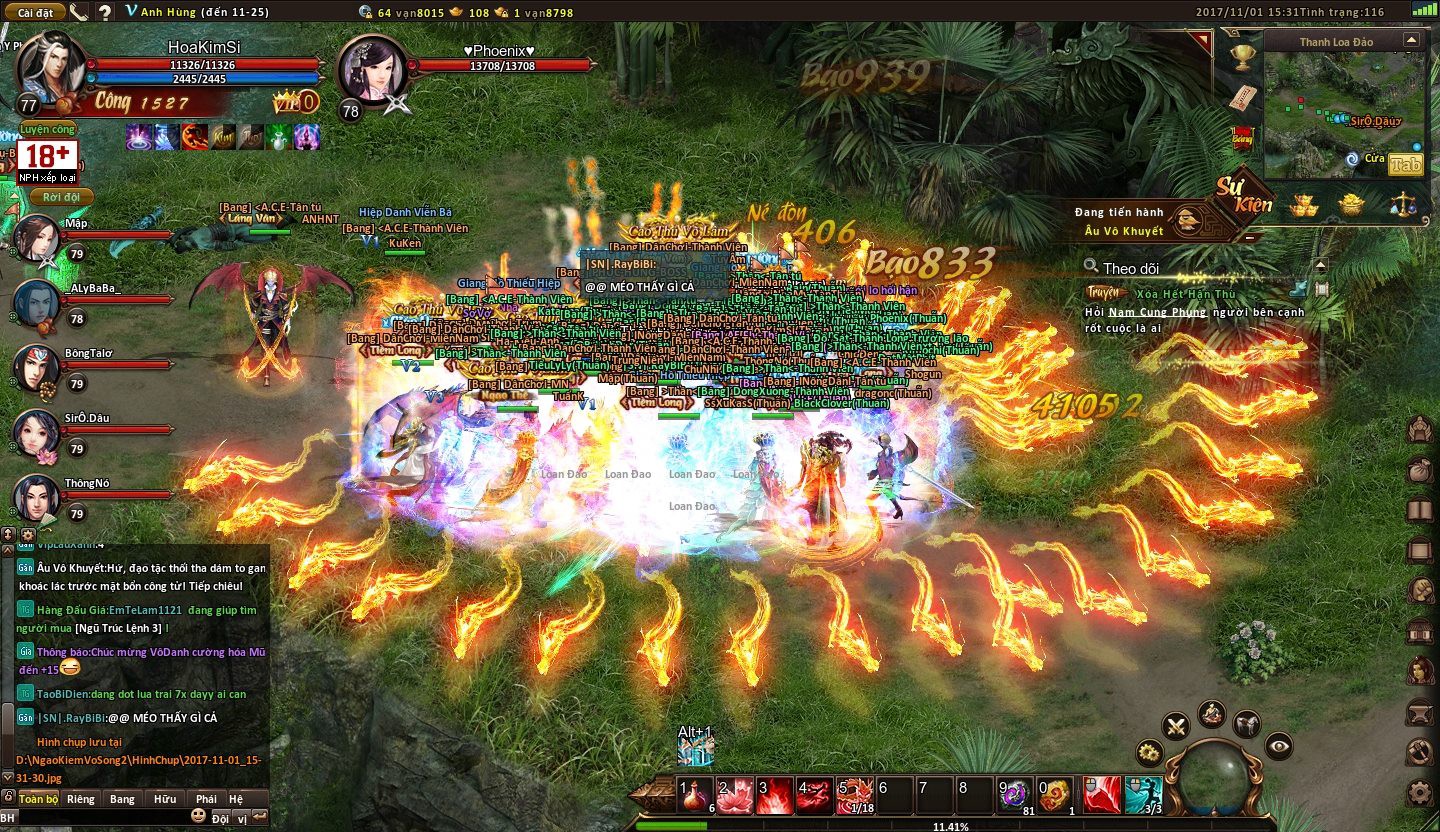1440x832 pixels.
Task: Open the book icon in the right sidebar
Action: pyautogui.click(x=1421, y=506)
